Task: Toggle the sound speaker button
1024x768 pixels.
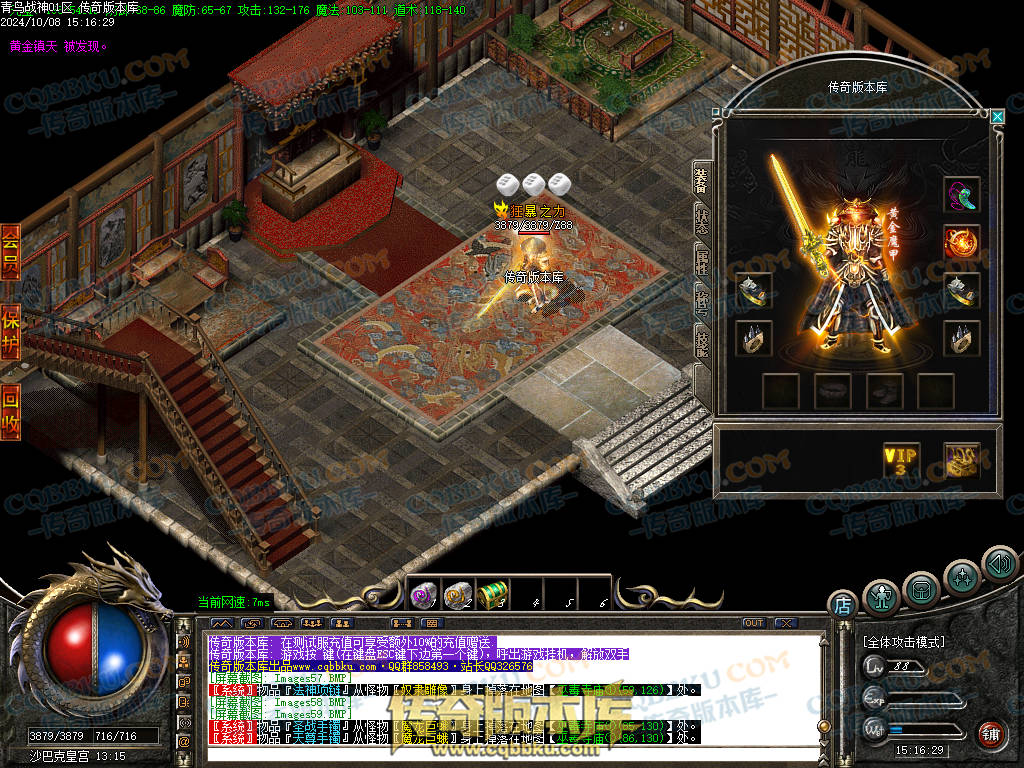Action: pyautogui.click(x=999, y=563)
